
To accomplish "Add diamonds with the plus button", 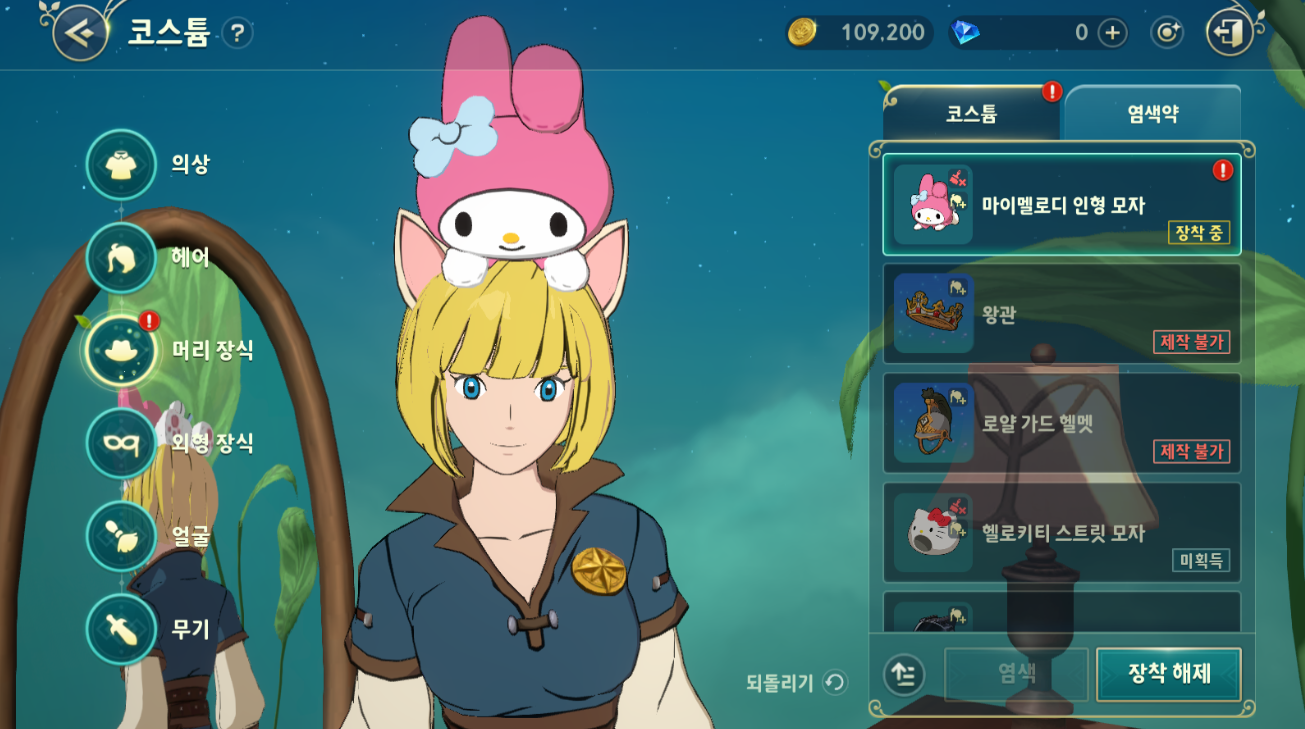I will [x=1112, y=33].
